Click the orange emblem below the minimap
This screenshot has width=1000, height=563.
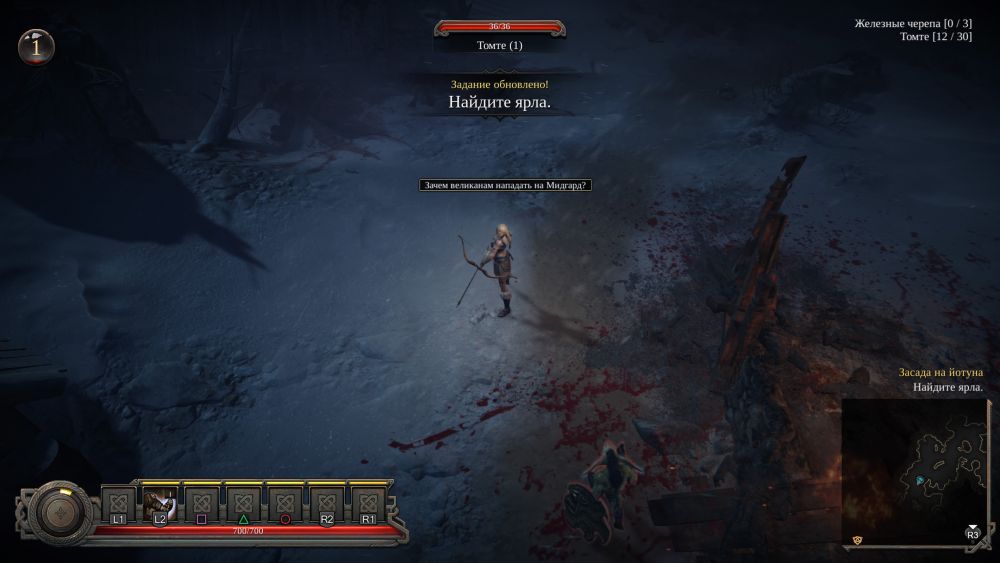click(x=857, y=540)
